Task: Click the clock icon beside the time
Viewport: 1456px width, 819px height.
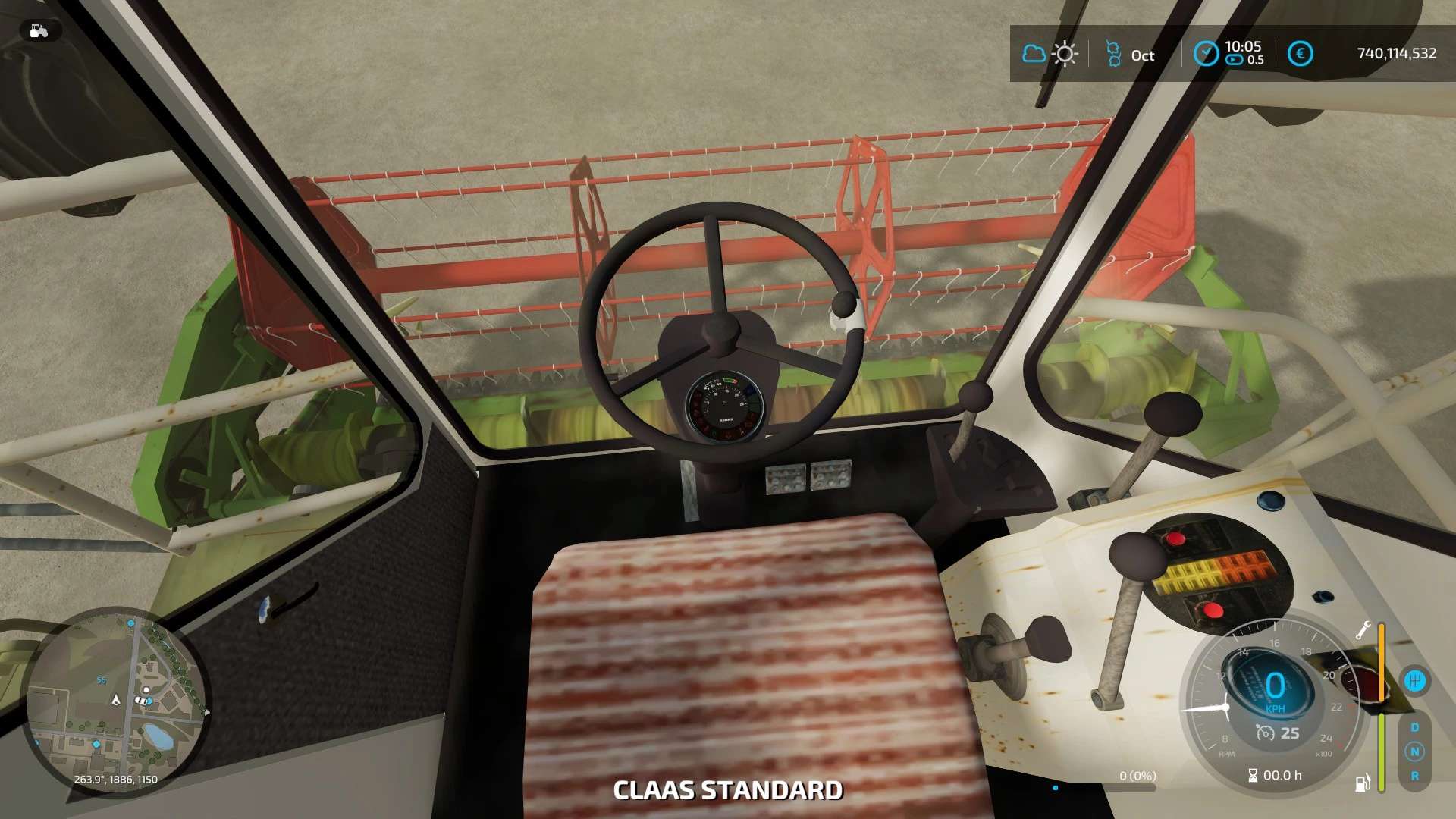Action: 1206,54
